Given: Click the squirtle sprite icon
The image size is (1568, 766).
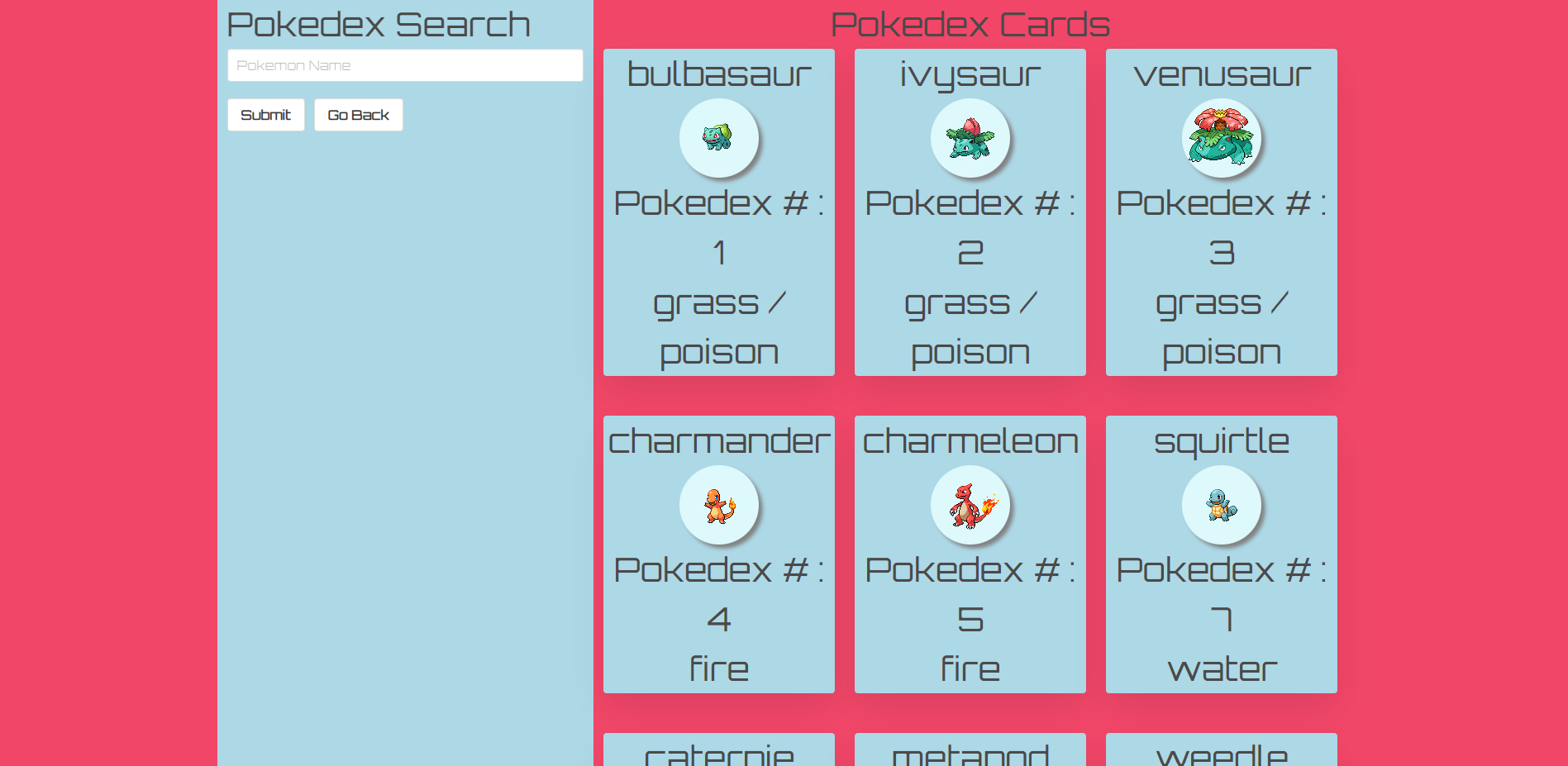Looking at the screenshot, I should 1221,505.
